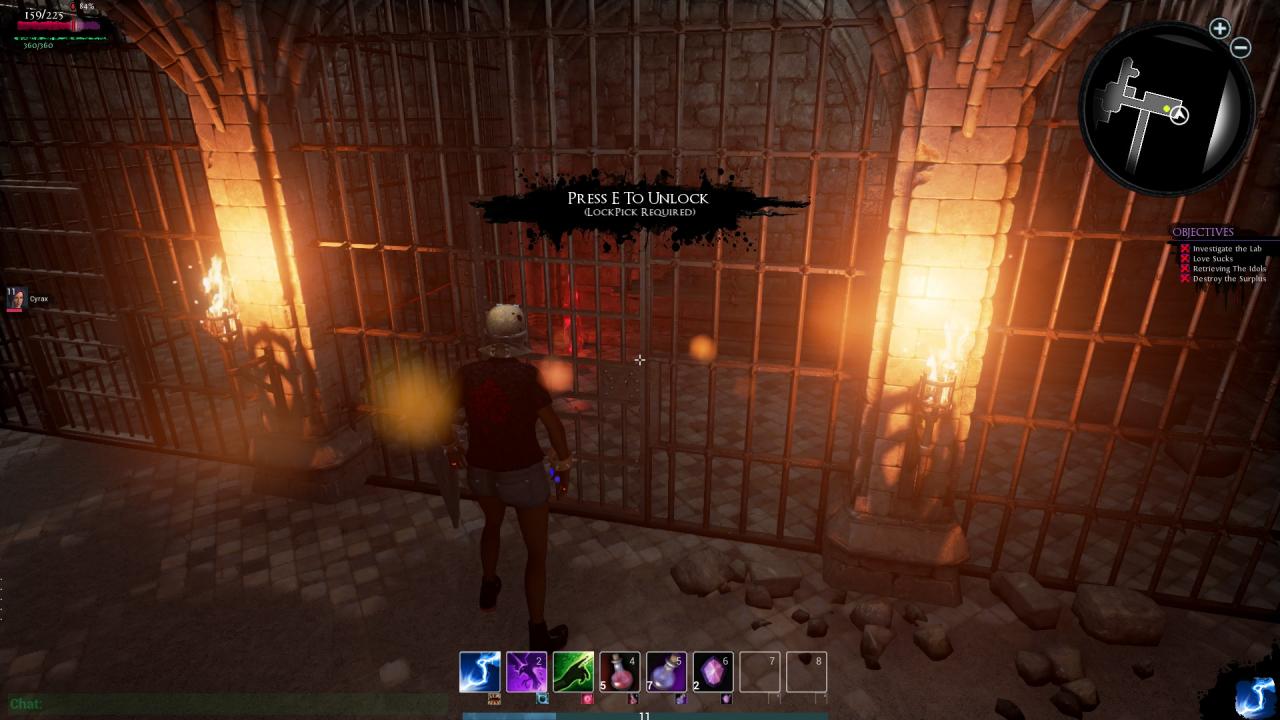The image size is (1280, 720).
Task: Trigger the green claw hand ability
Action: [573, 672]
